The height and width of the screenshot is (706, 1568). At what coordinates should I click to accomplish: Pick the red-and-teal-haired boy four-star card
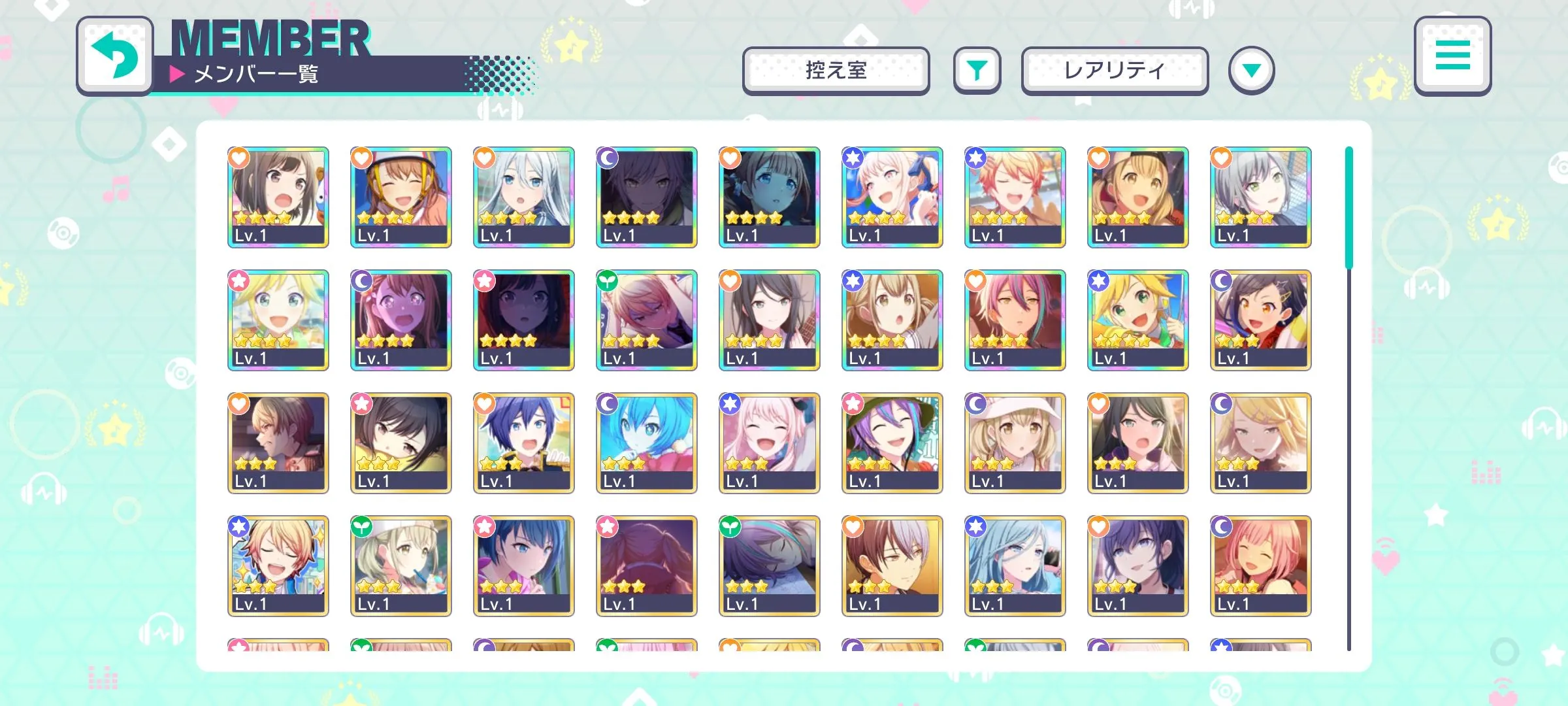click(x=1015, y=320)
